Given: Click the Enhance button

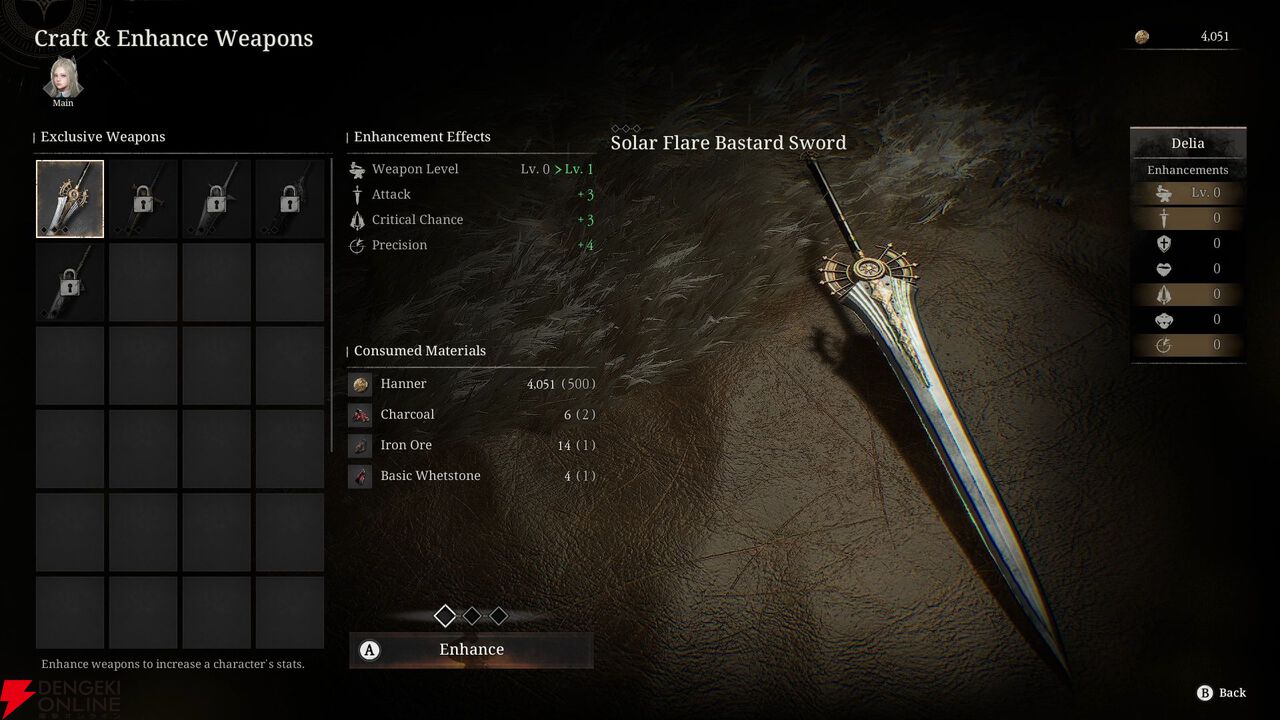Looking at the screenshot, I should [x=471, y=650].
